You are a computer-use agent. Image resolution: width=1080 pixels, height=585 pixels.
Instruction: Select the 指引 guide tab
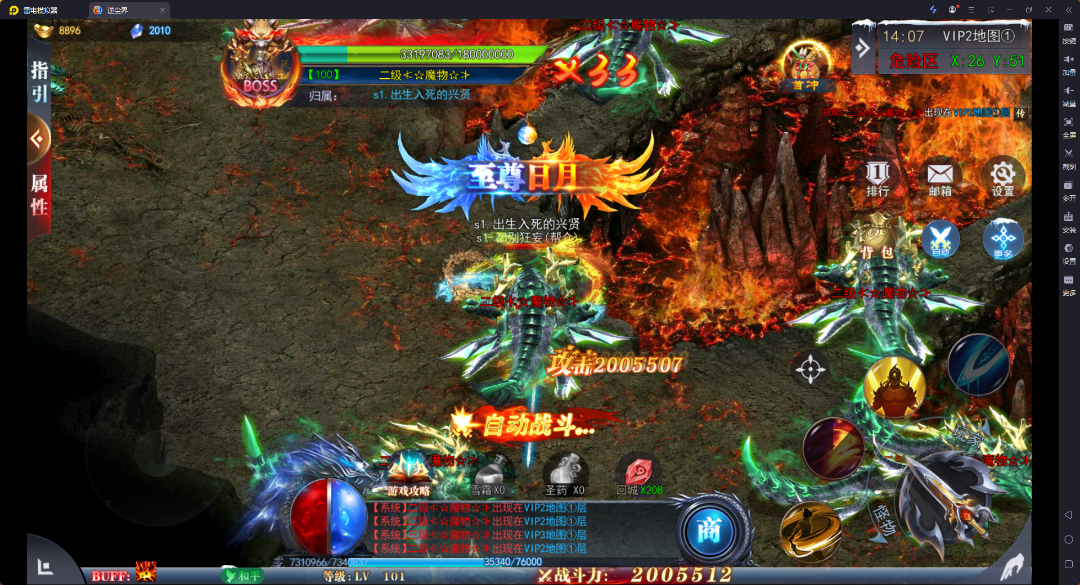39,82
